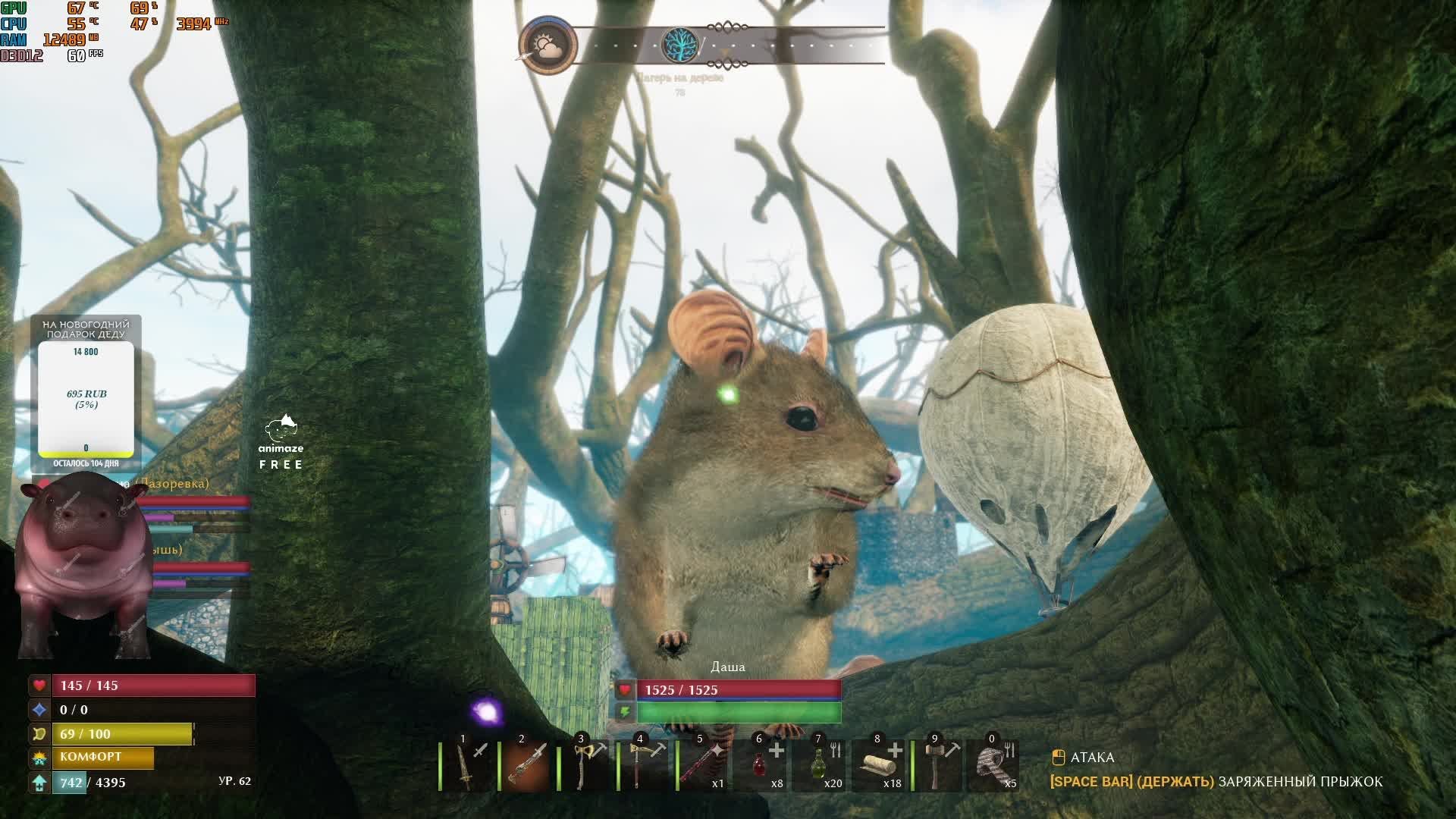
Task: Pick the red magic staff slot
Action: click(x=704, y=766)
